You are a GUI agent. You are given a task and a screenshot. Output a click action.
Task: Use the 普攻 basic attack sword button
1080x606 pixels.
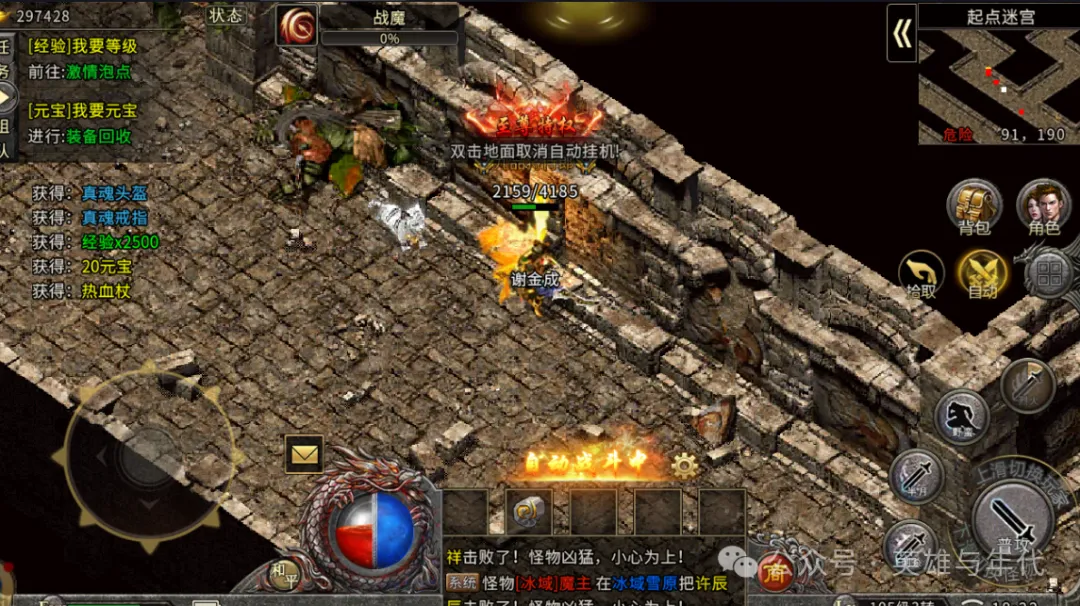1012,521
